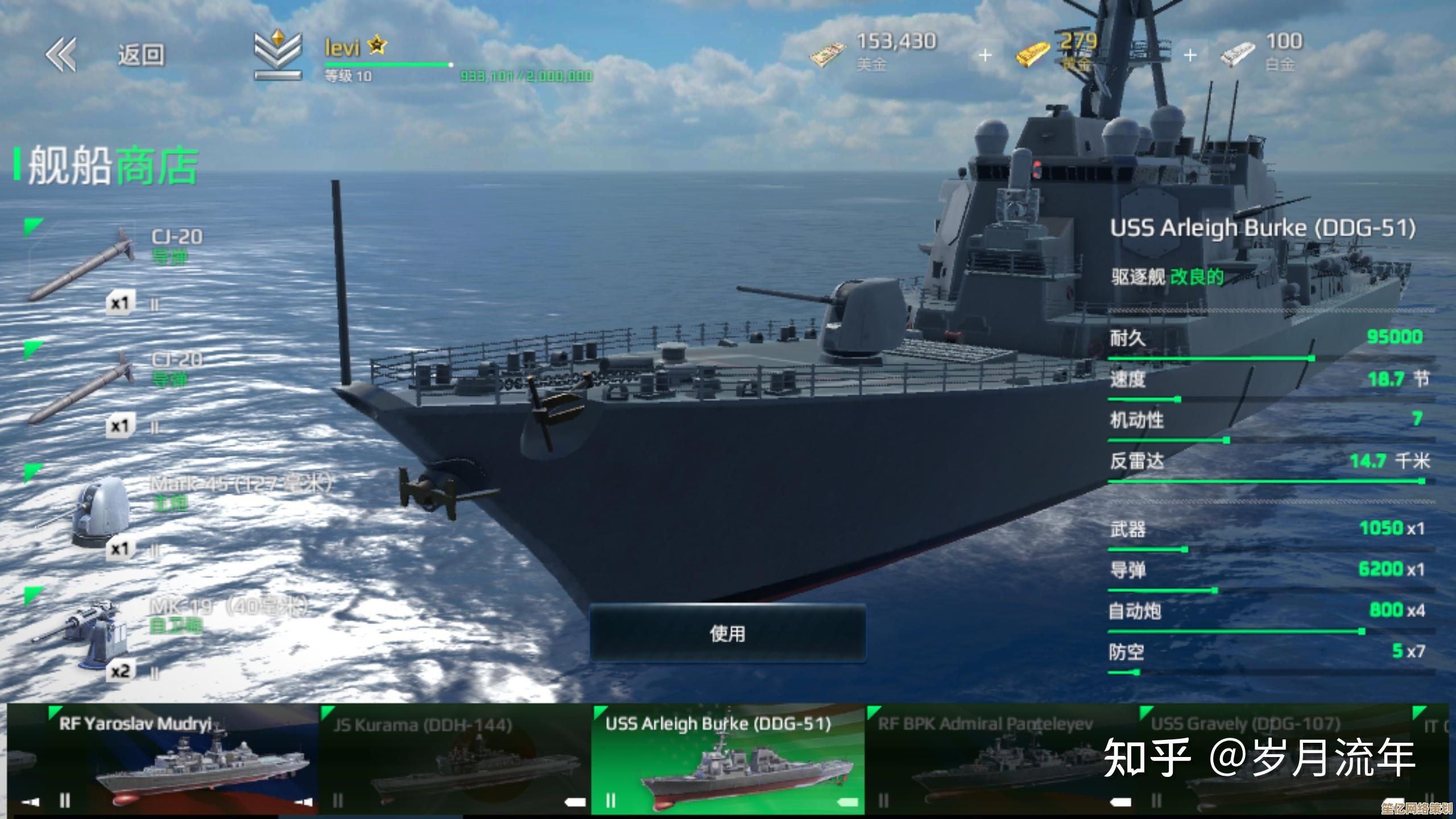Image resolution: width=1456 pixels, height=819 pixels.
Task: Tap the 使用 button to use ship
Action: tap(727, 634)
